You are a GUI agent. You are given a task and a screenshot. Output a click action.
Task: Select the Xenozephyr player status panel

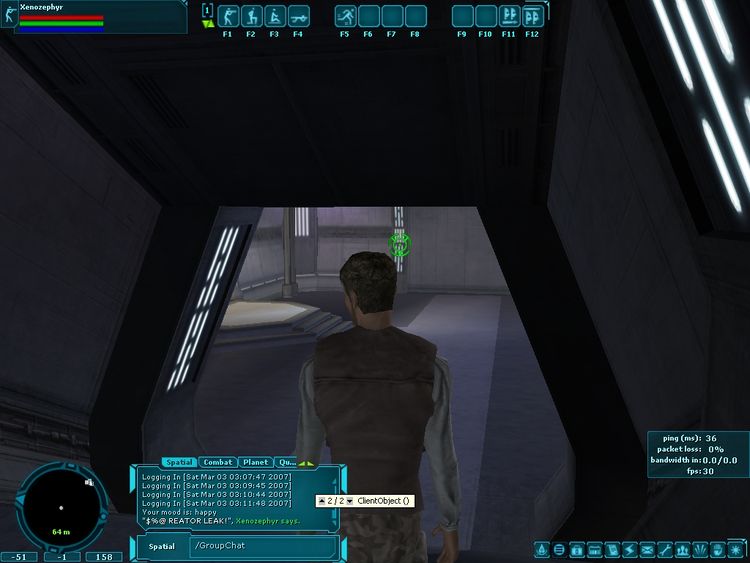point(95,17)
